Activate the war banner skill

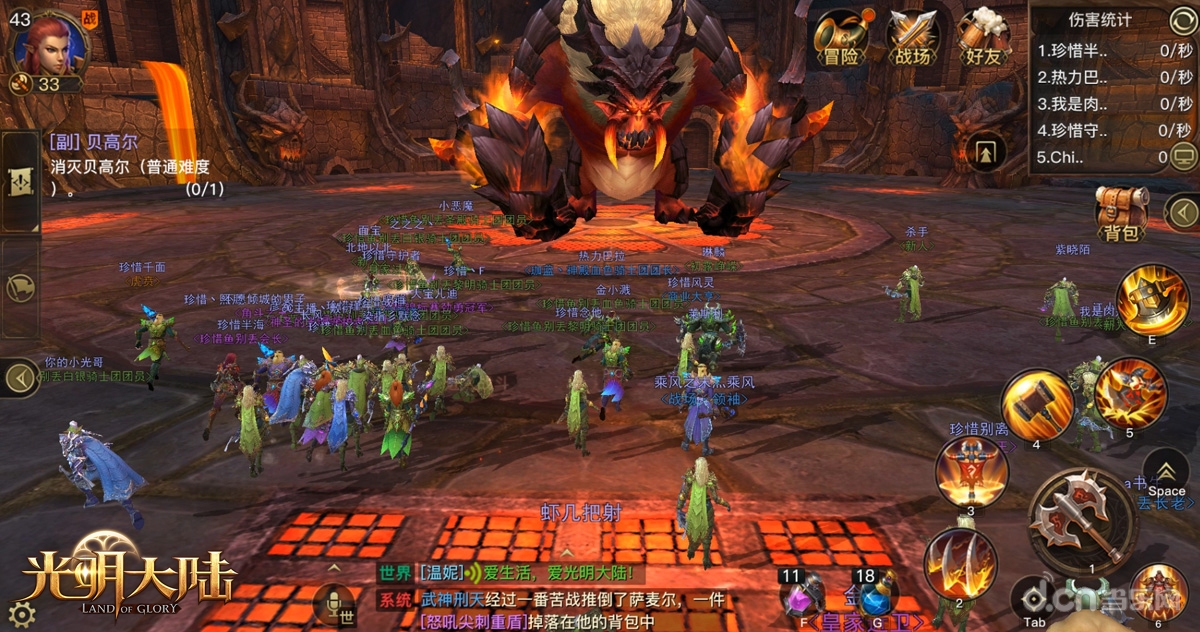[971, 472]
